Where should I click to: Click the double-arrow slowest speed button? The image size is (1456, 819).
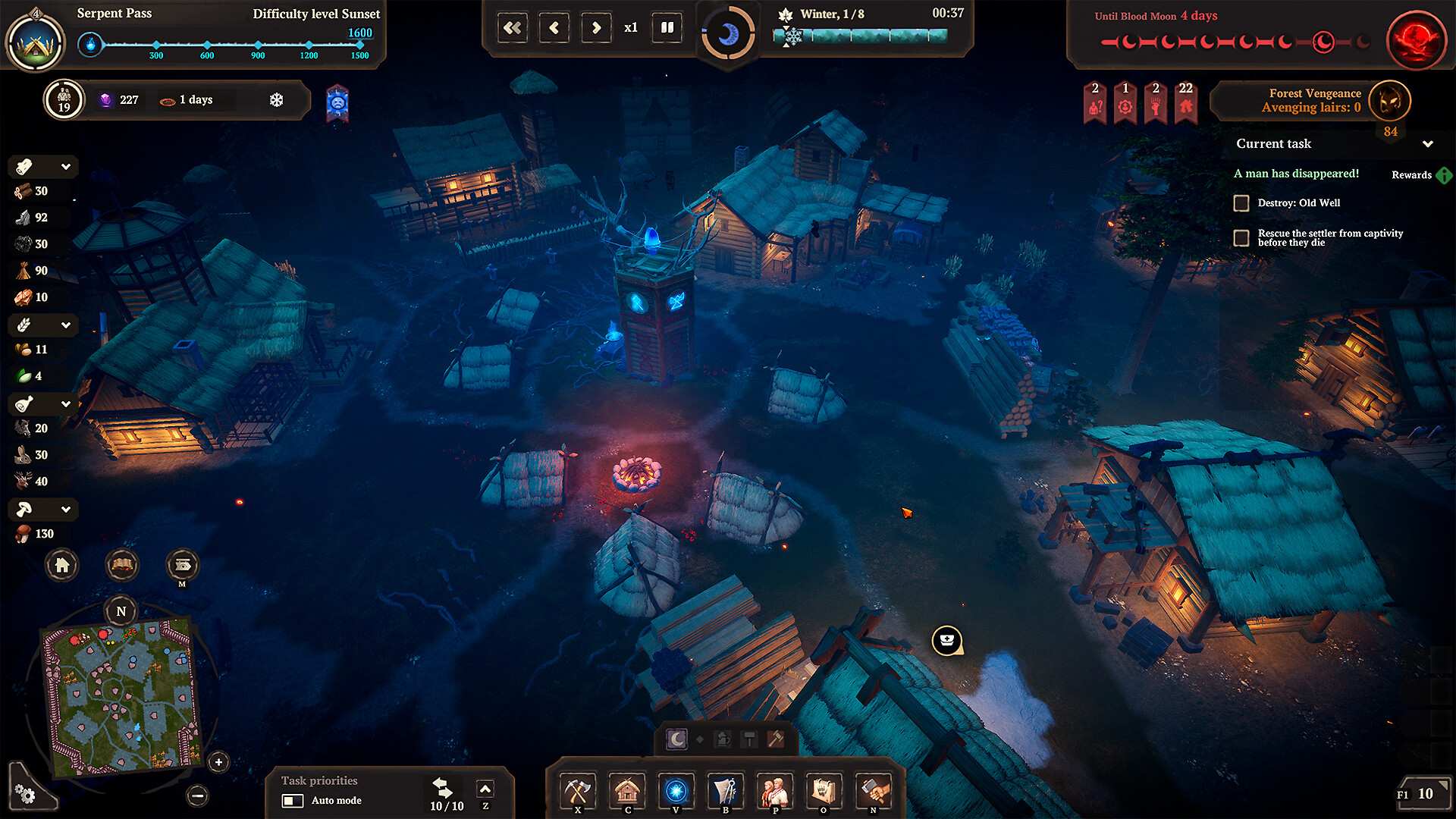(x=513, y=28)
